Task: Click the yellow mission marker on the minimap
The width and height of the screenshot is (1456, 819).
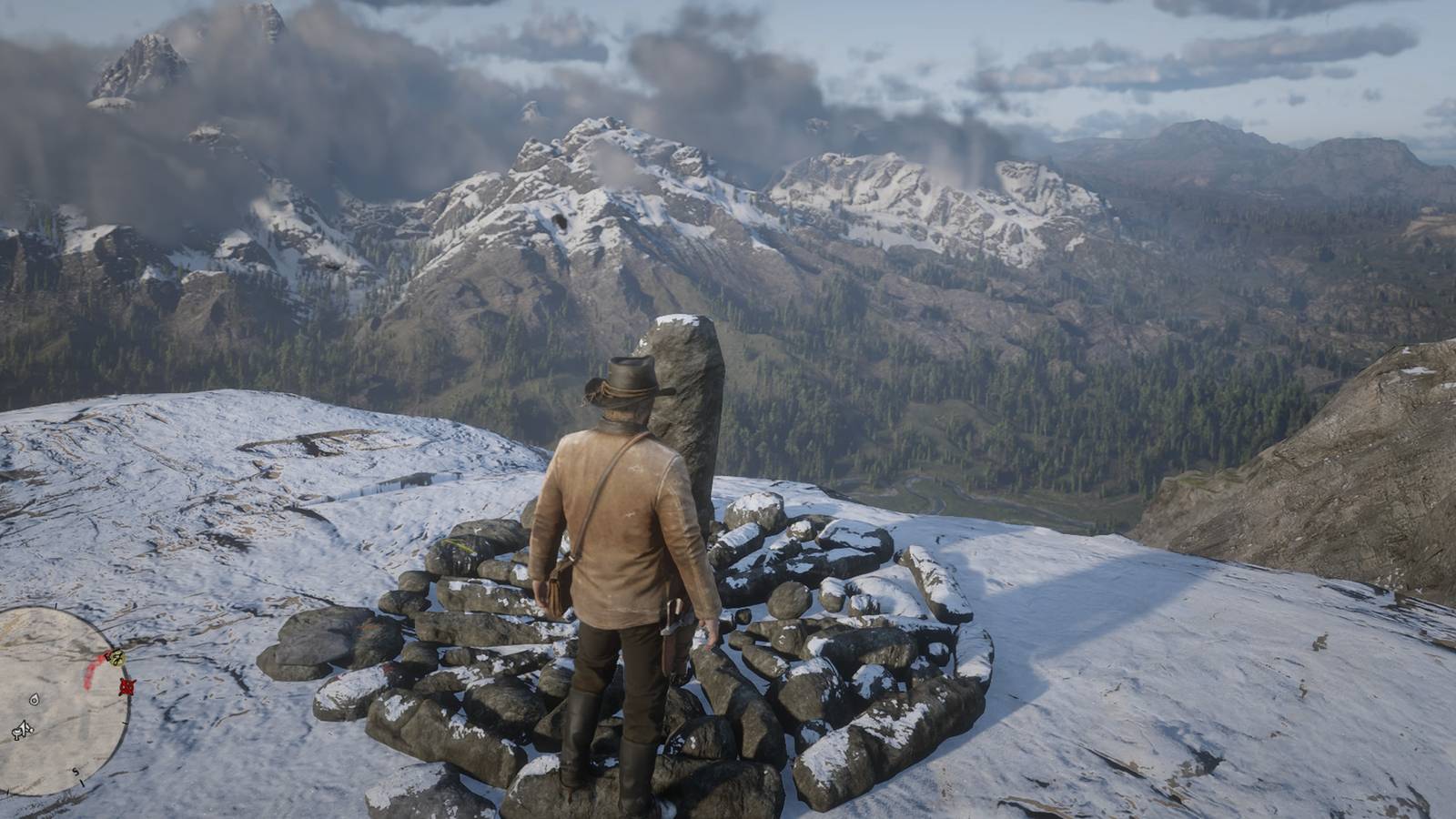Action: (x=116, y=659)
